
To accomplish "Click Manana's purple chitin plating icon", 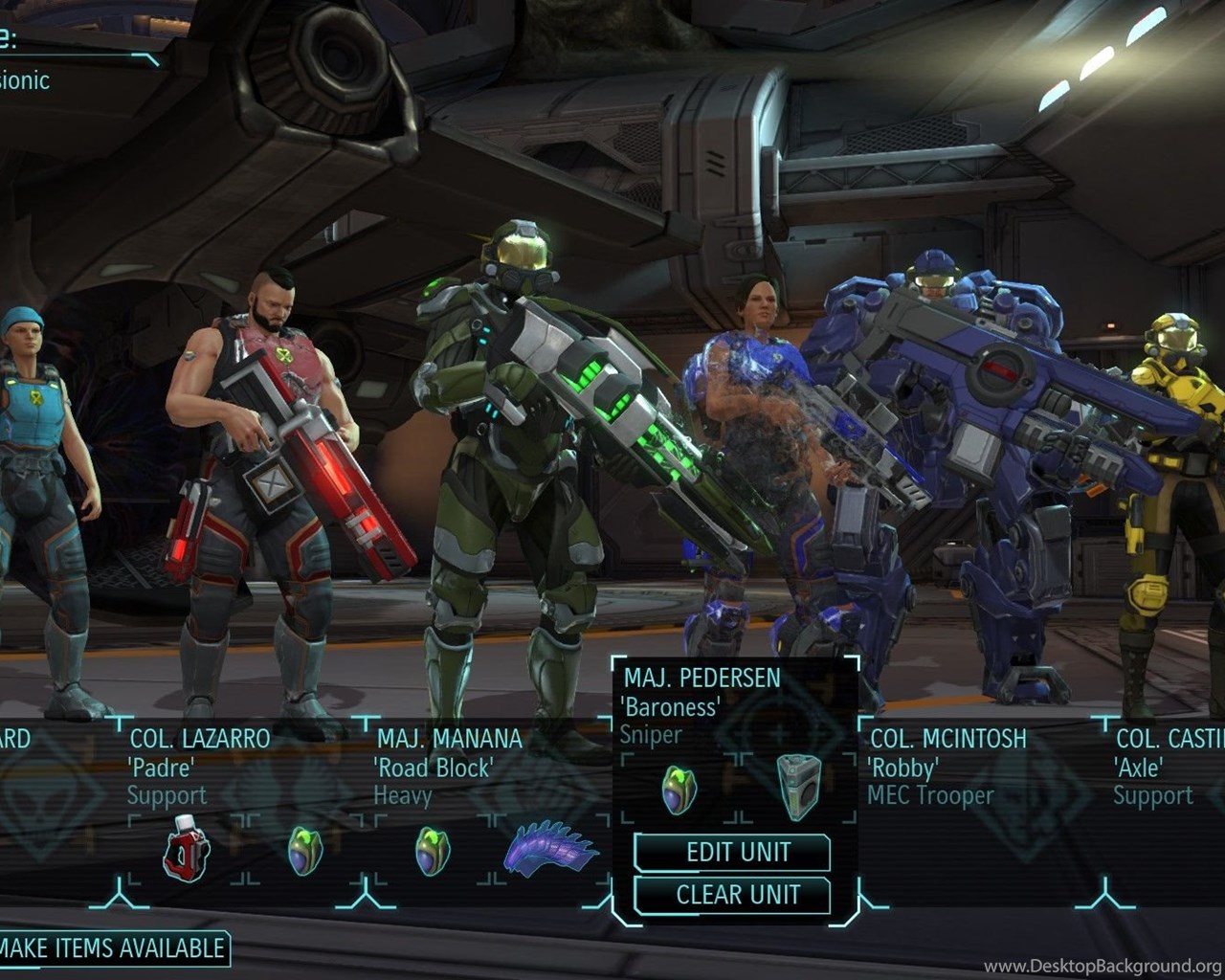I will pyautogui.click(x=549, y=847).
